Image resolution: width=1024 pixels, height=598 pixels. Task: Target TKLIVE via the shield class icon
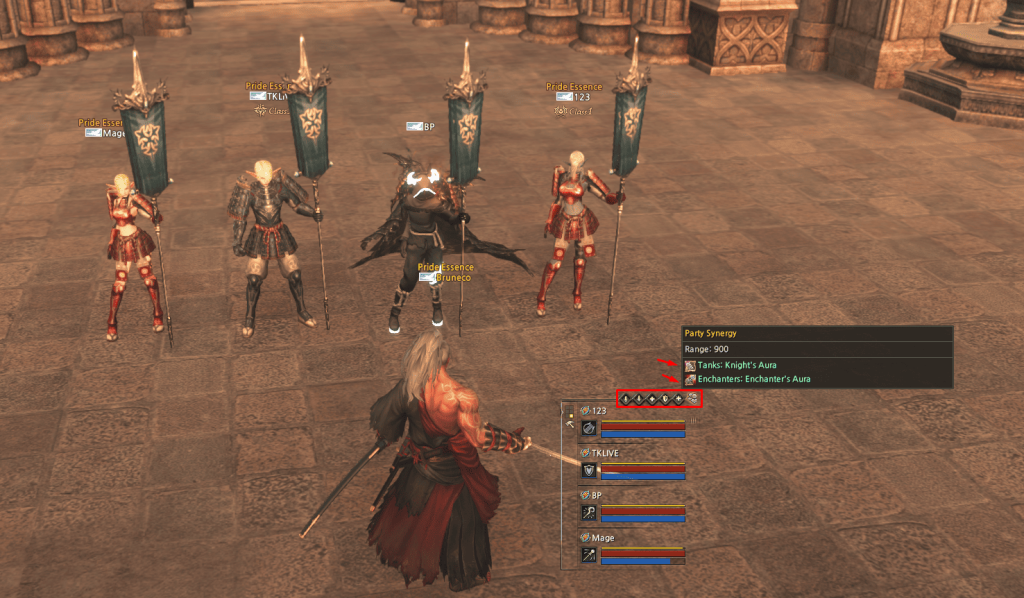point(589,470)
